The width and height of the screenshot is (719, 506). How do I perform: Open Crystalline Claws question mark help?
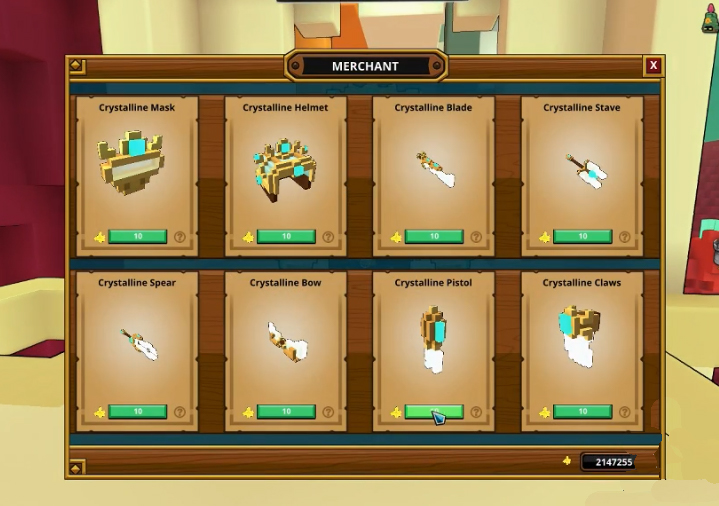pyautogui.click(x=625, y=412)
